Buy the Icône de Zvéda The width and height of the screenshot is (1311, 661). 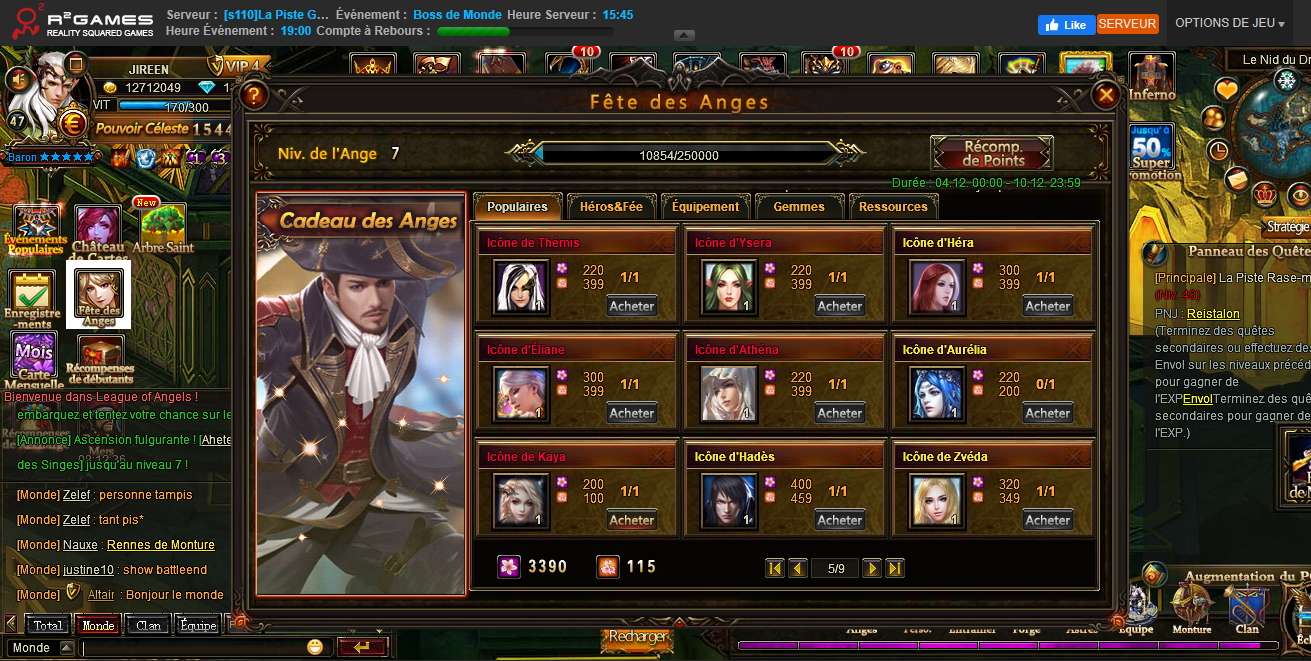(1048, 520)
